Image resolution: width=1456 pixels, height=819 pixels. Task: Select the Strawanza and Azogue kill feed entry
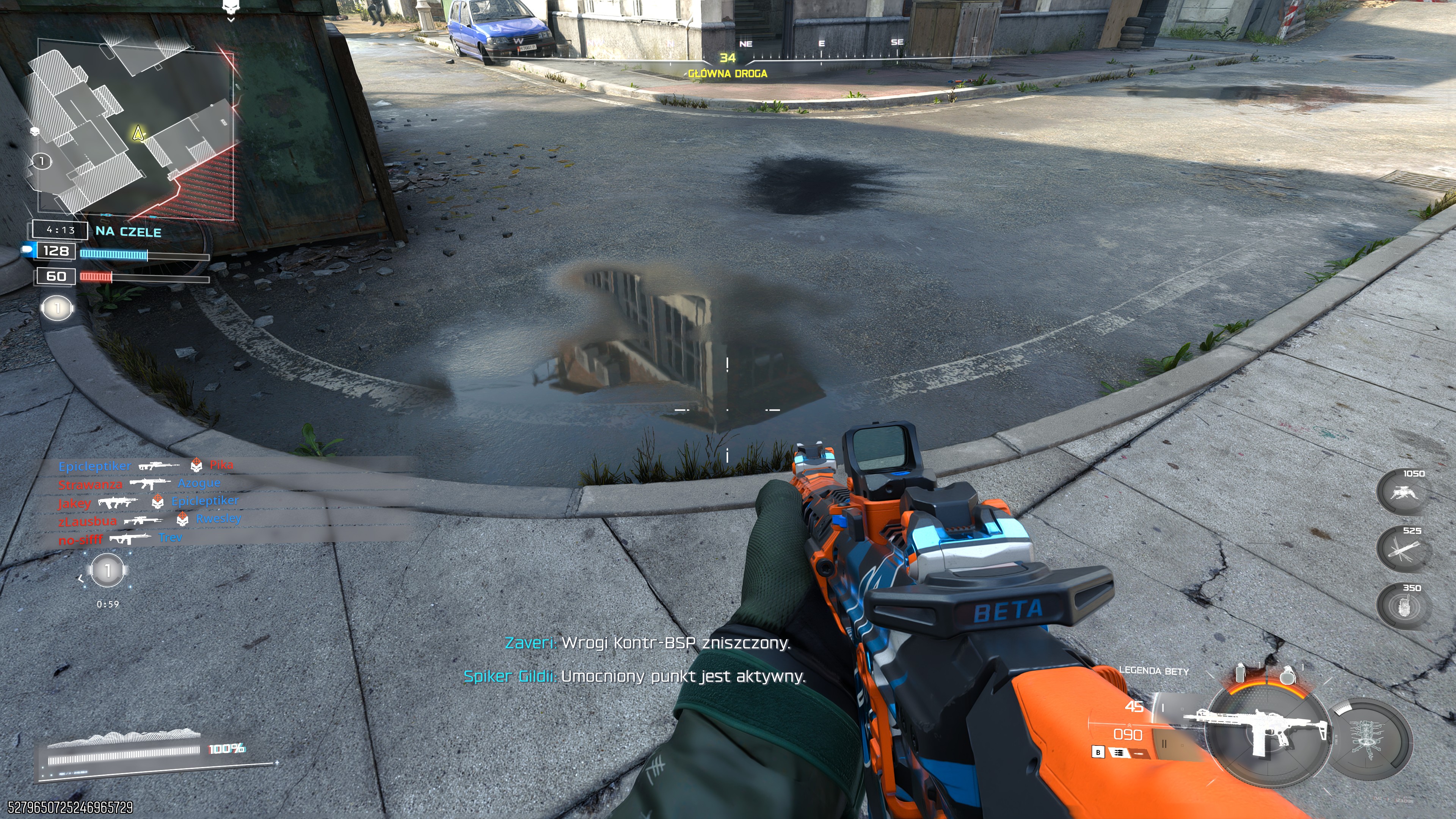139,484
